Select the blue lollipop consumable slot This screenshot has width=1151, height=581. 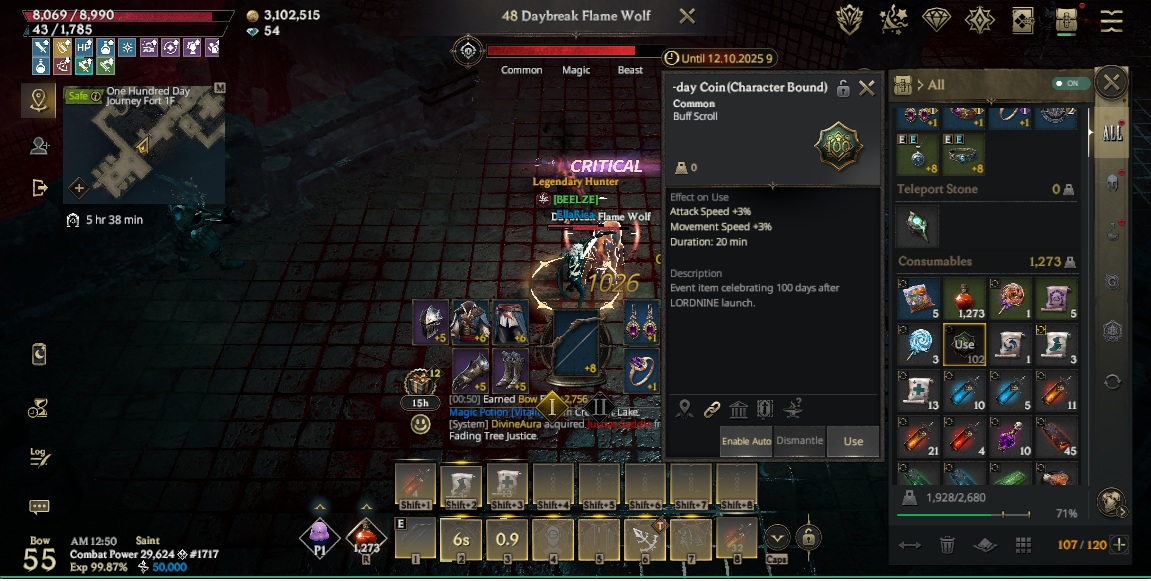[x=918, y=343]
